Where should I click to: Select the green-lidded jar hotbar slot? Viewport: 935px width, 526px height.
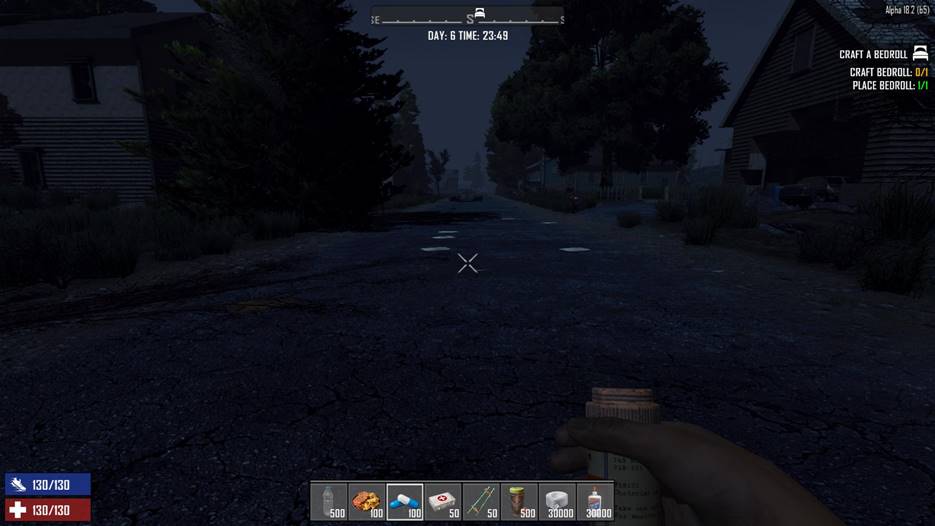(x=519, y=501)
